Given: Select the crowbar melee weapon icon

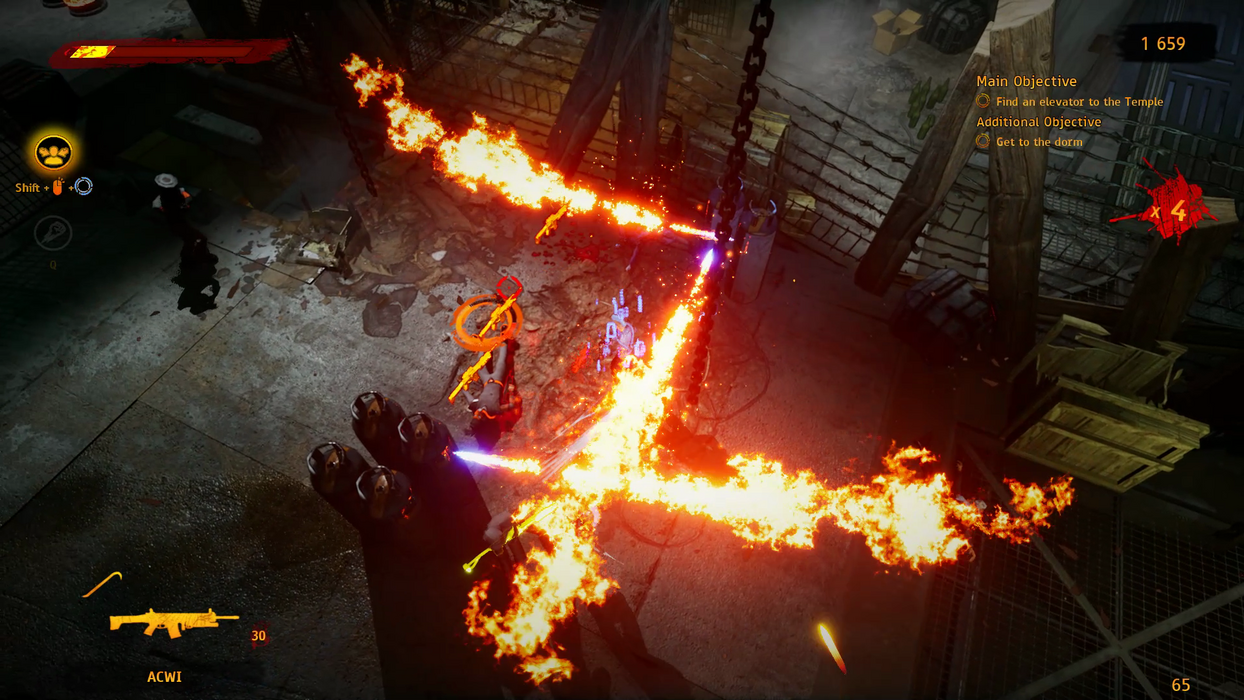Looking at the screenshot, I should tap(102, 584).
